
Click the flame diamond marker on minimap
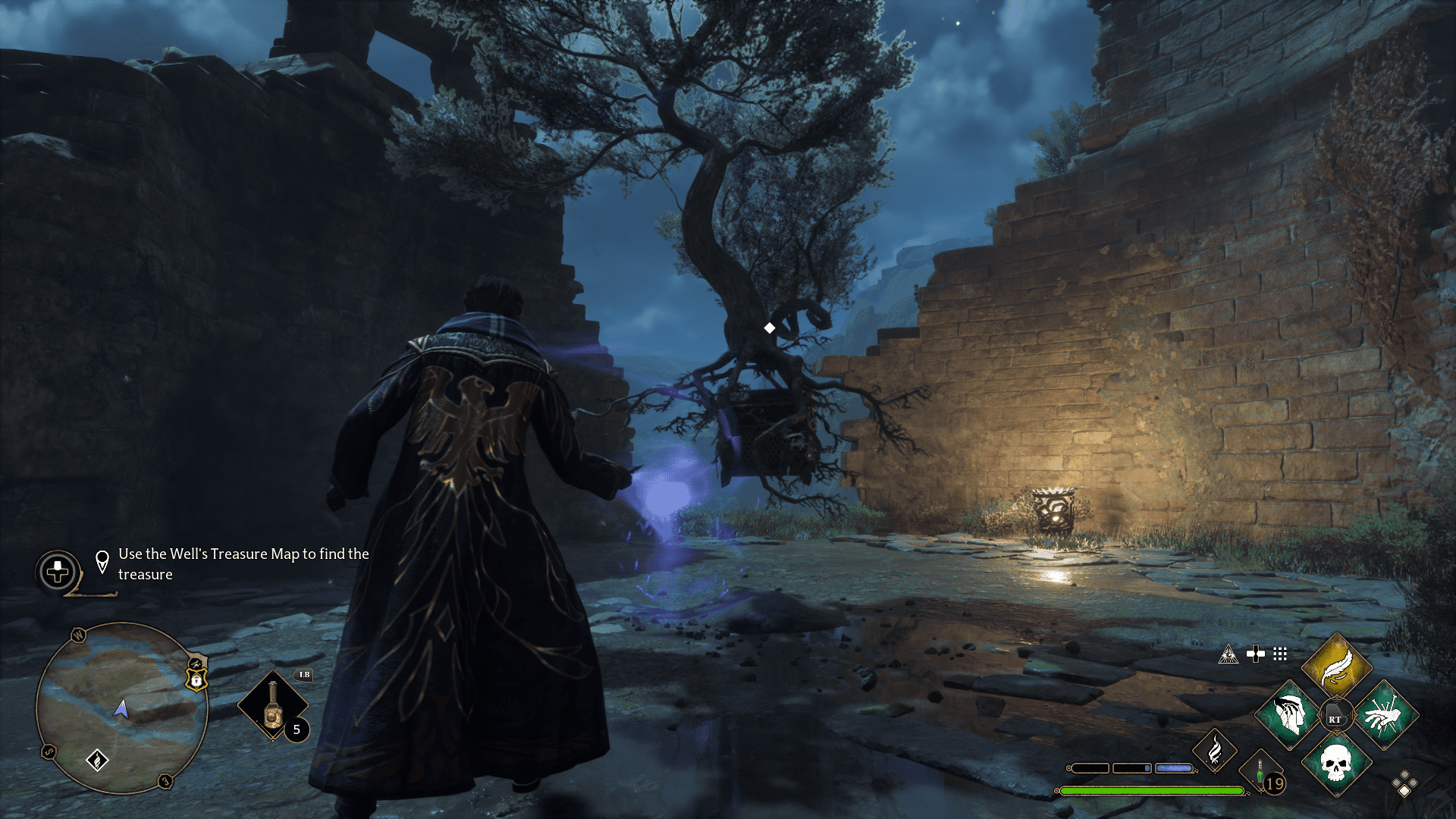coord(97,760)
